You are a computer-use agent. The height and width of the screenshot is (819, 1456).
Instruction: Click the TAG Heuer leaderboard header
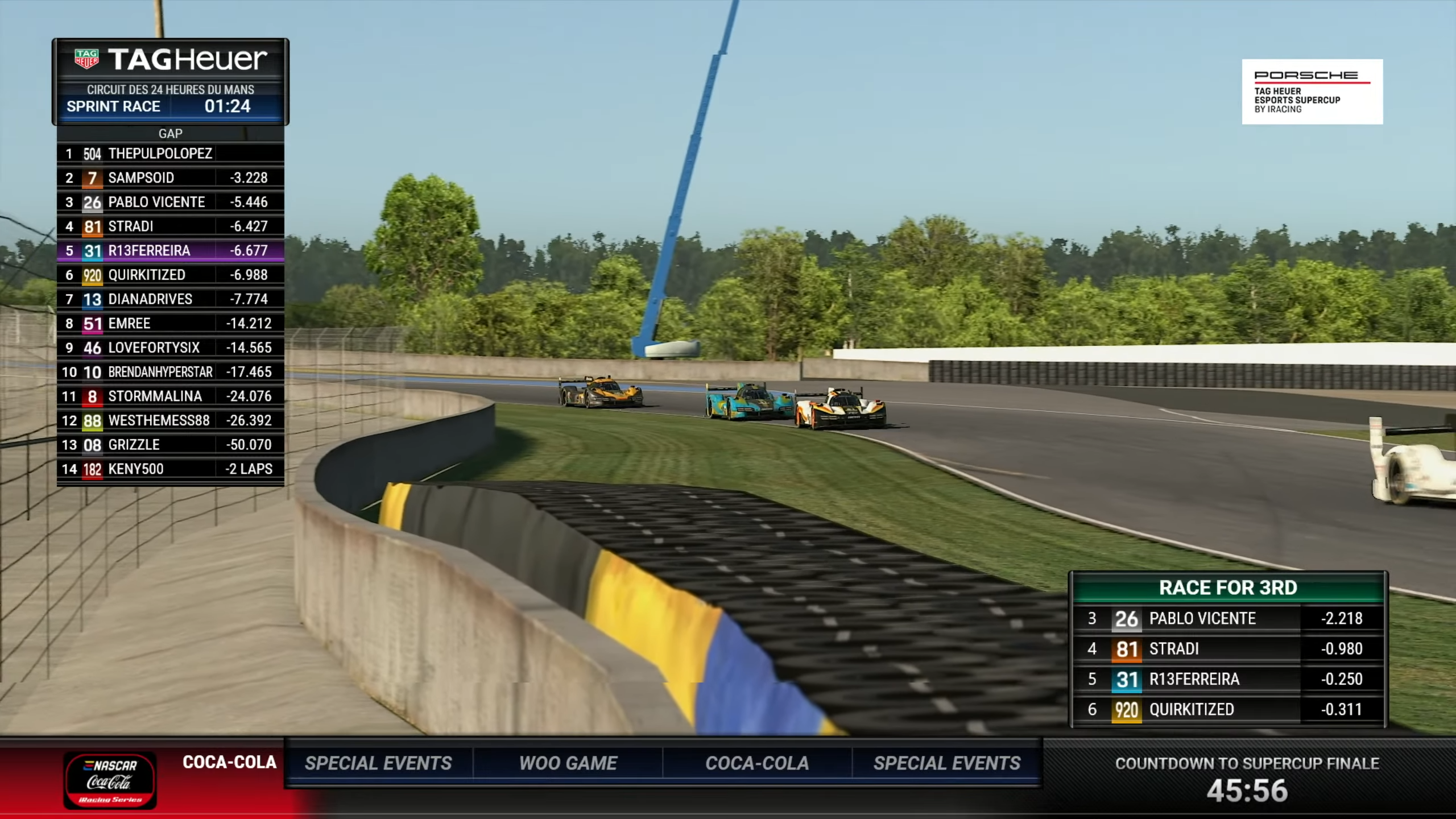(x=171, y=60)
